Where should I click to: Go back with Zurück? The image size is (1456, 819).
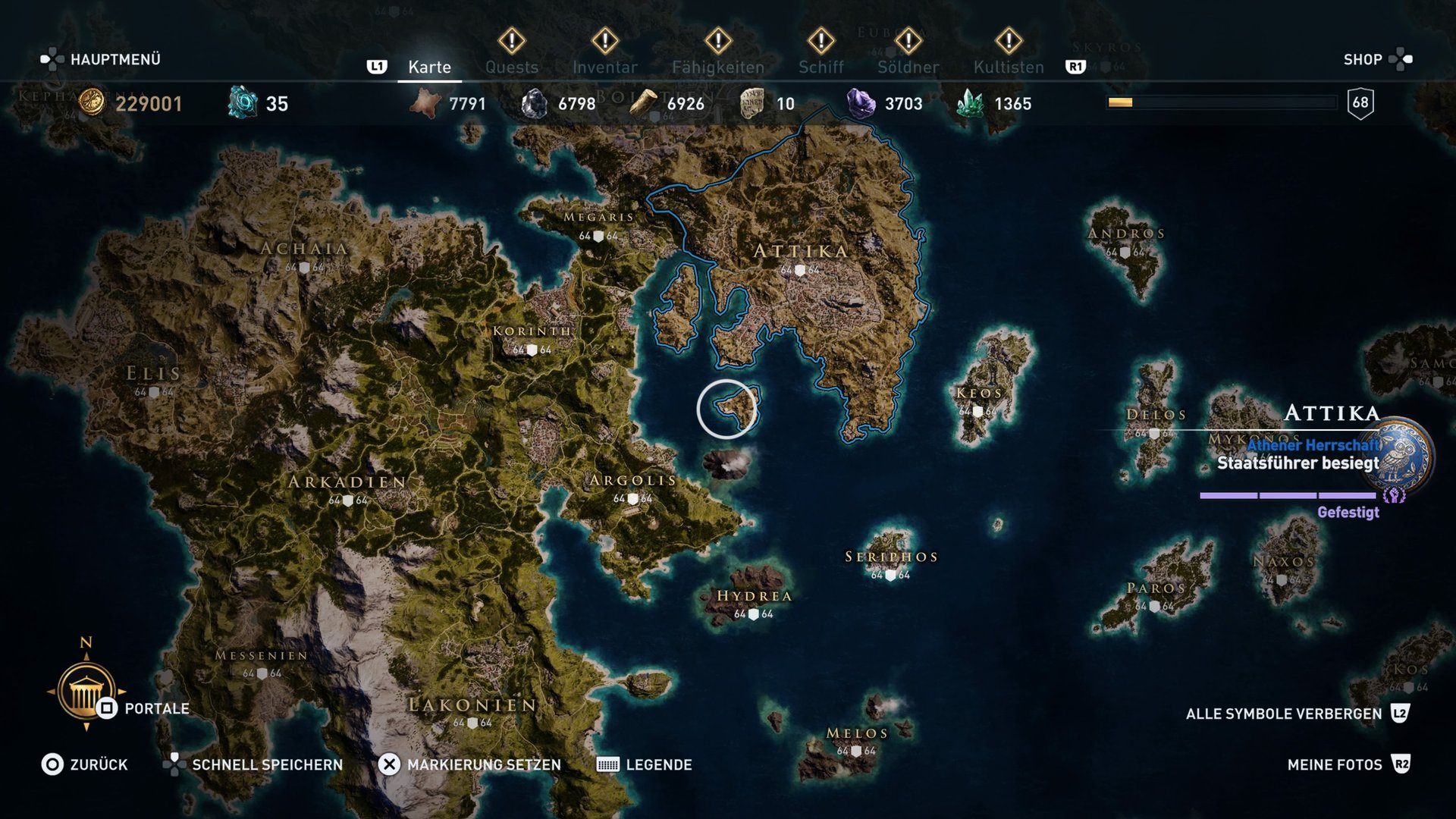click(99, 764)
